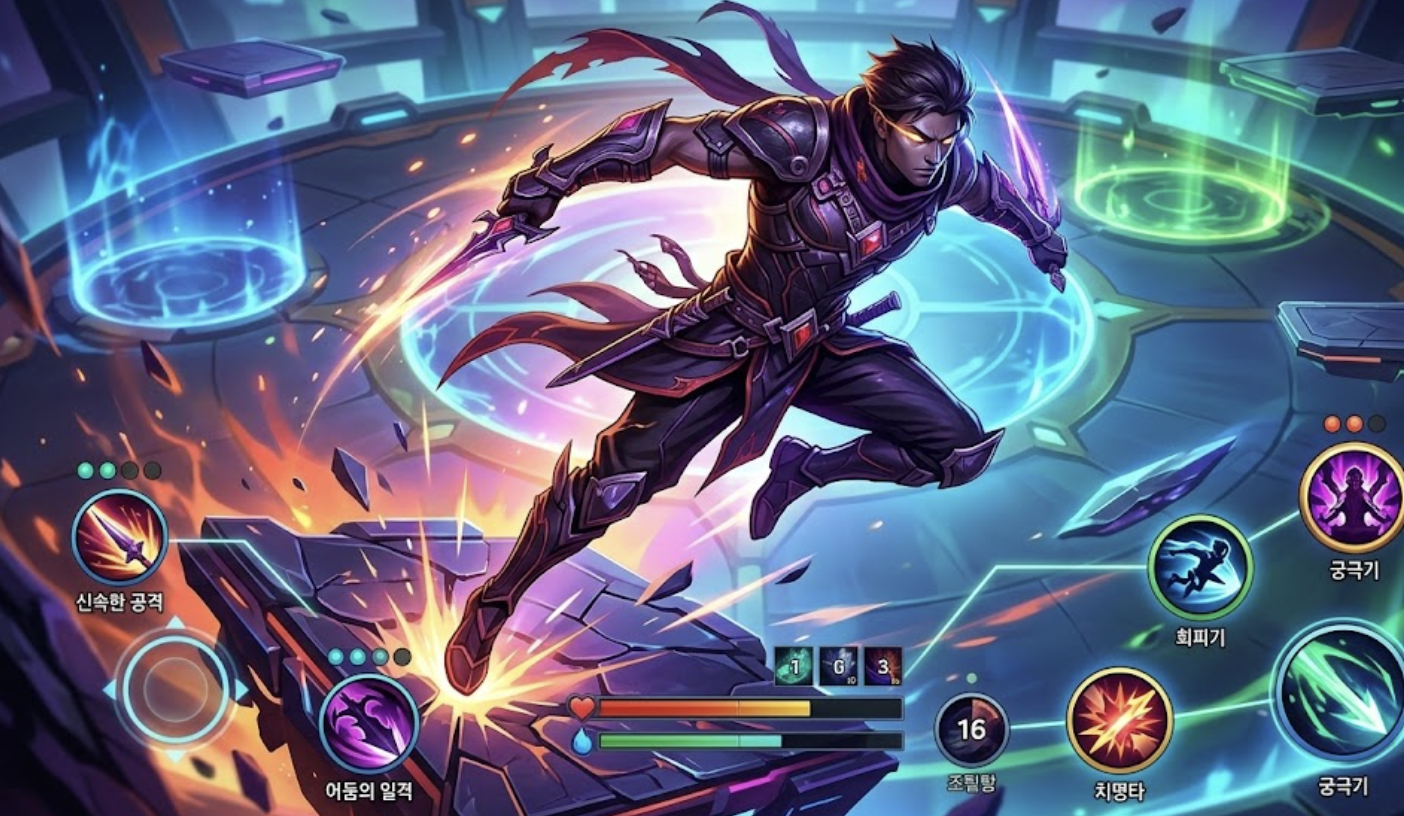Activate the 신속한 공격 dagger skill
This screenshot has width=1404, height=816.
120,537
